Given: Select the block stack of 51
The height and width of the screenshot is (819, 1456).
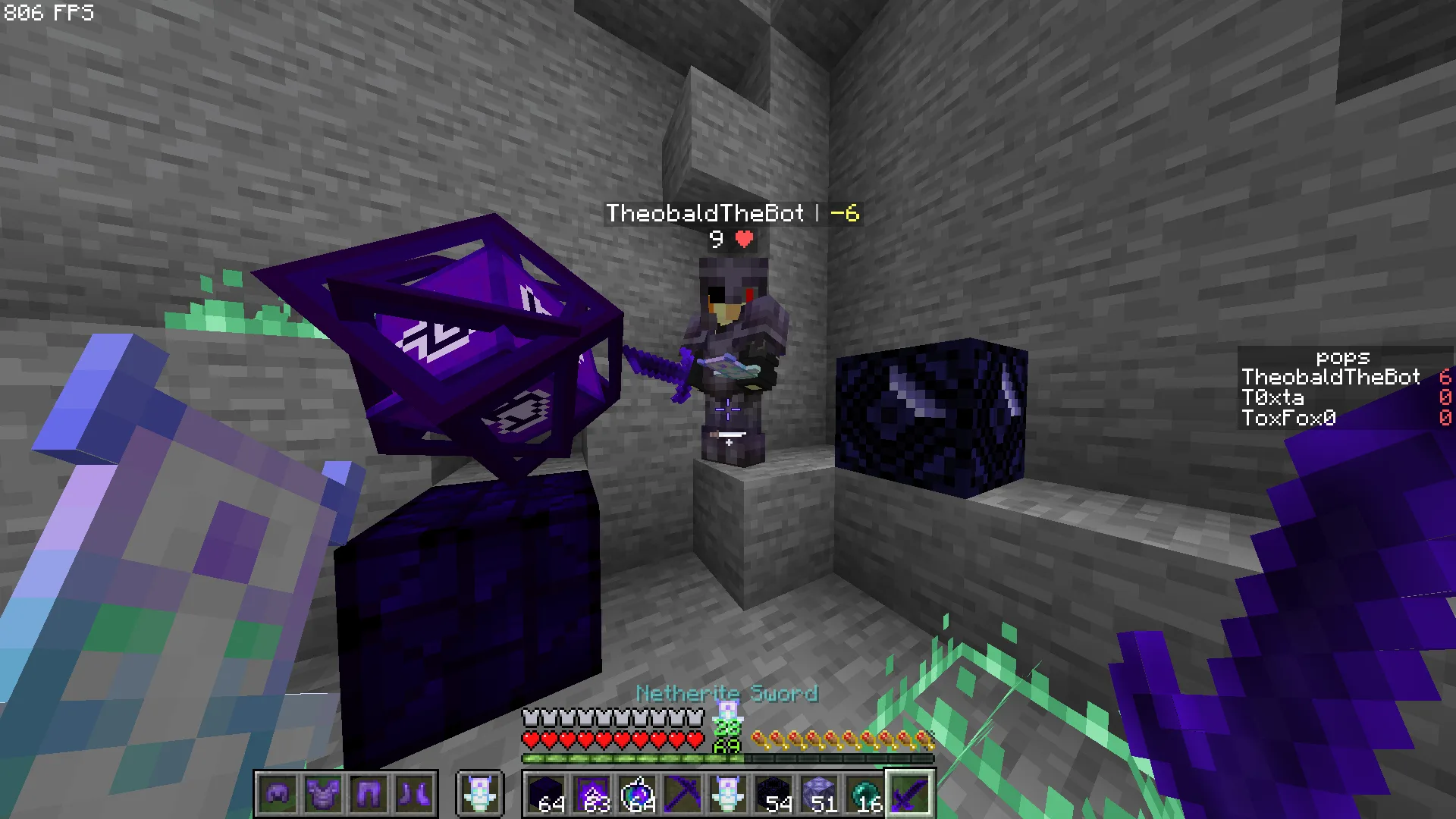Looking at the screenshot, I should click(x=819, y=794).
